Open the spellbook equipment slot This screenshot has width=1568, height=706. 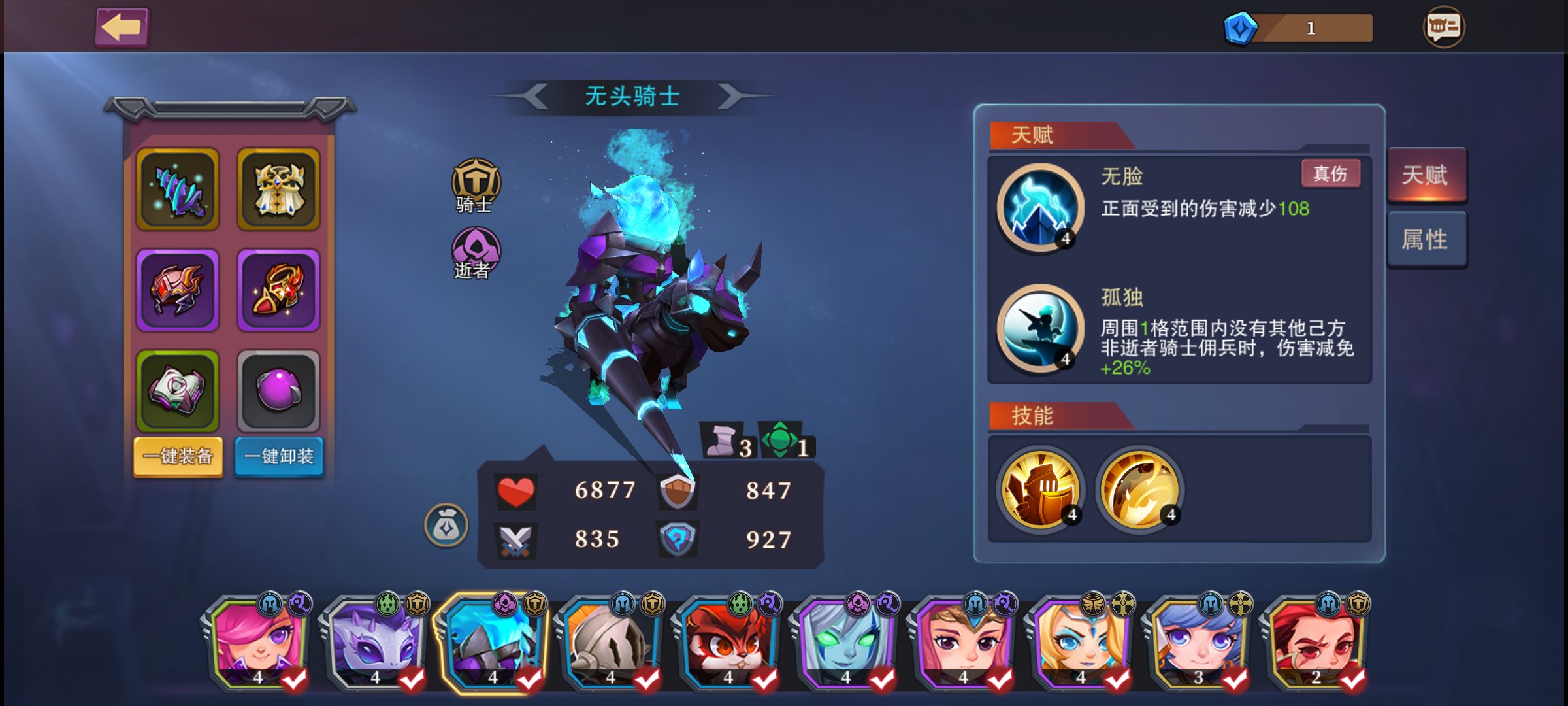click(177, 391)
